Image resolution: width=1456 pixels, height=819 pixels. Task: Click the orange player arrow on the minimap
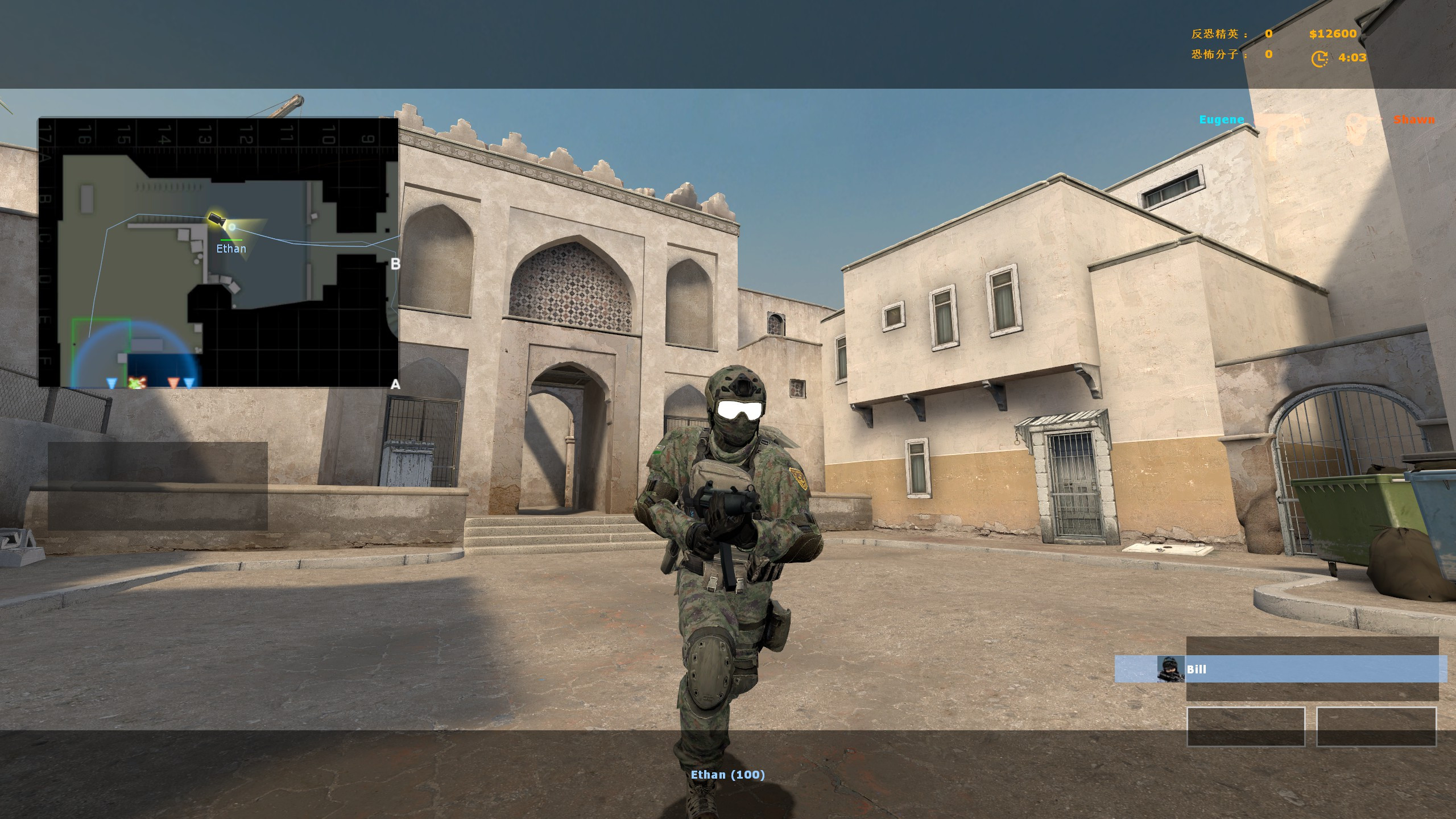[173, 382]
